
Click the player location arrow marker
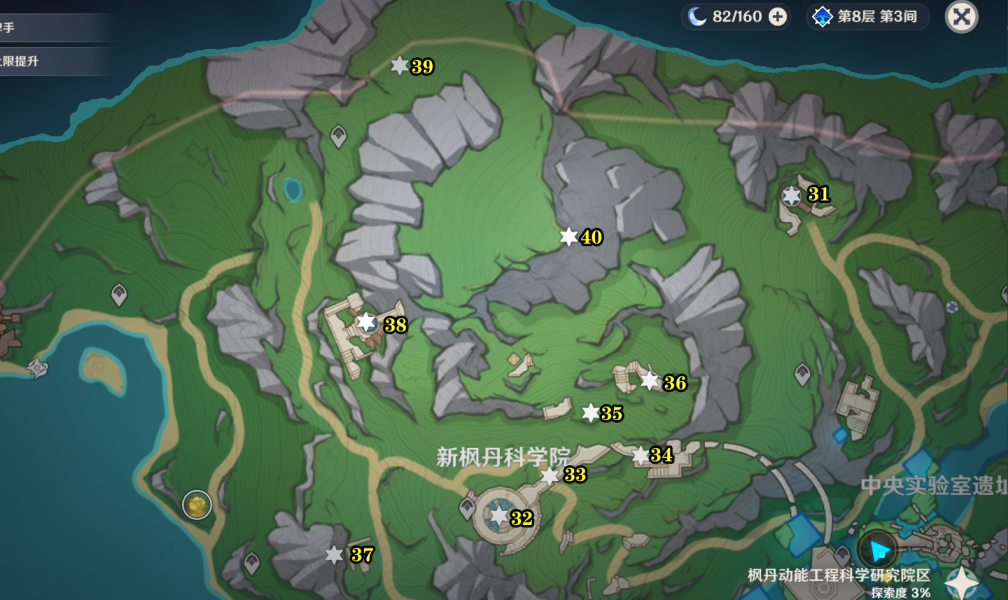click(879, 549)
